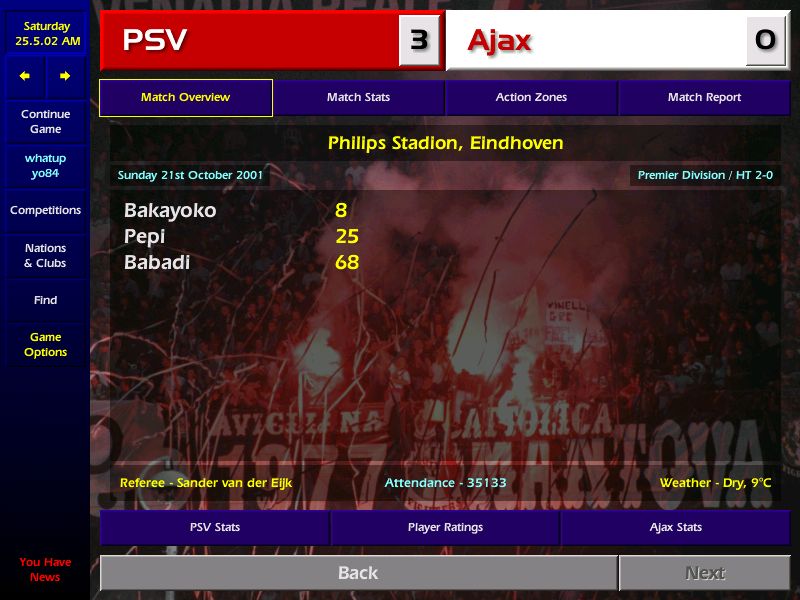This screenshot has height=600, width=800.
Task: Go Back to the previous screen
Action: (x=358, y=573)
